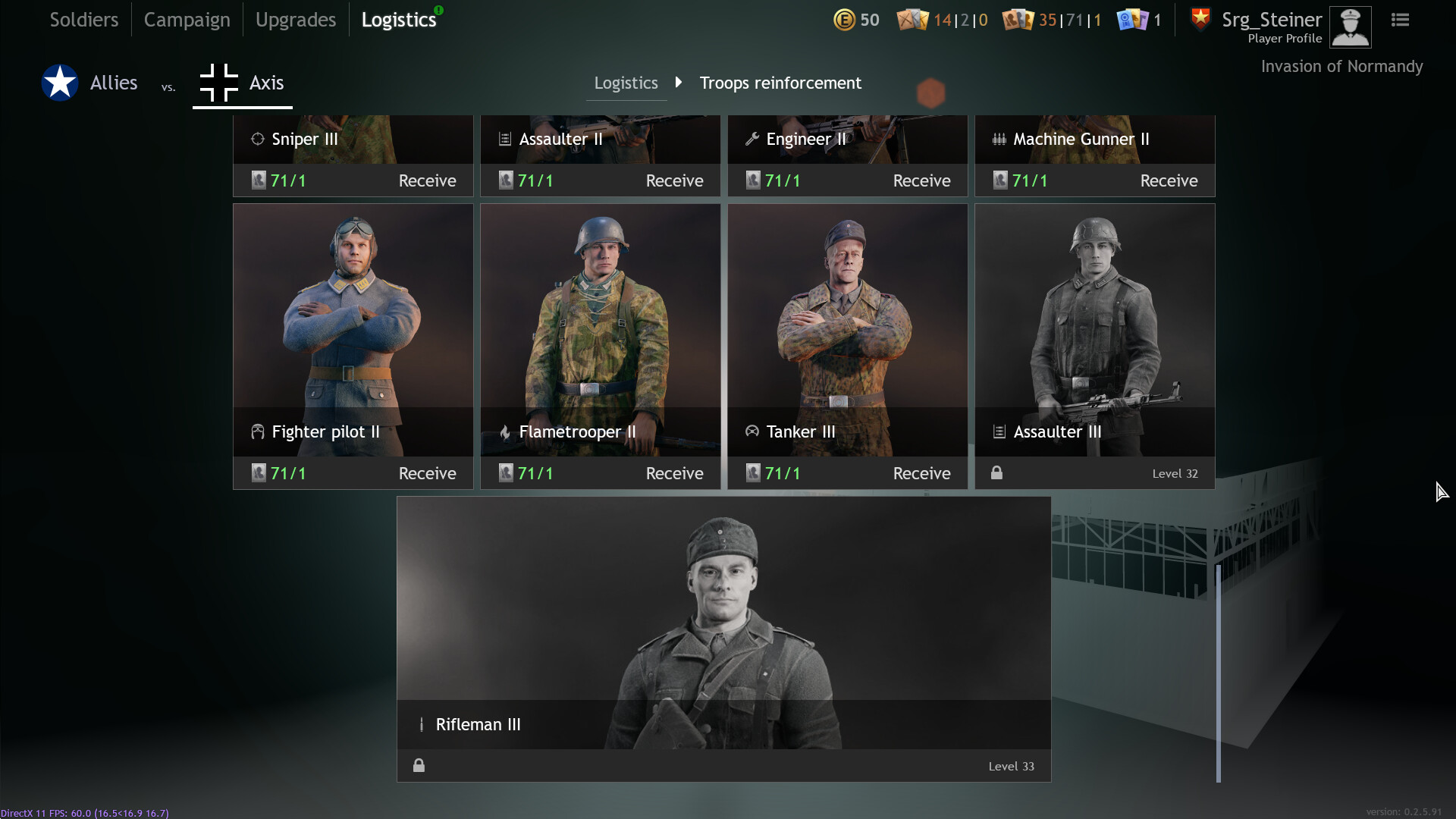
Task: Receive the Assaulter II reinforcement
Action: [674, 180]
